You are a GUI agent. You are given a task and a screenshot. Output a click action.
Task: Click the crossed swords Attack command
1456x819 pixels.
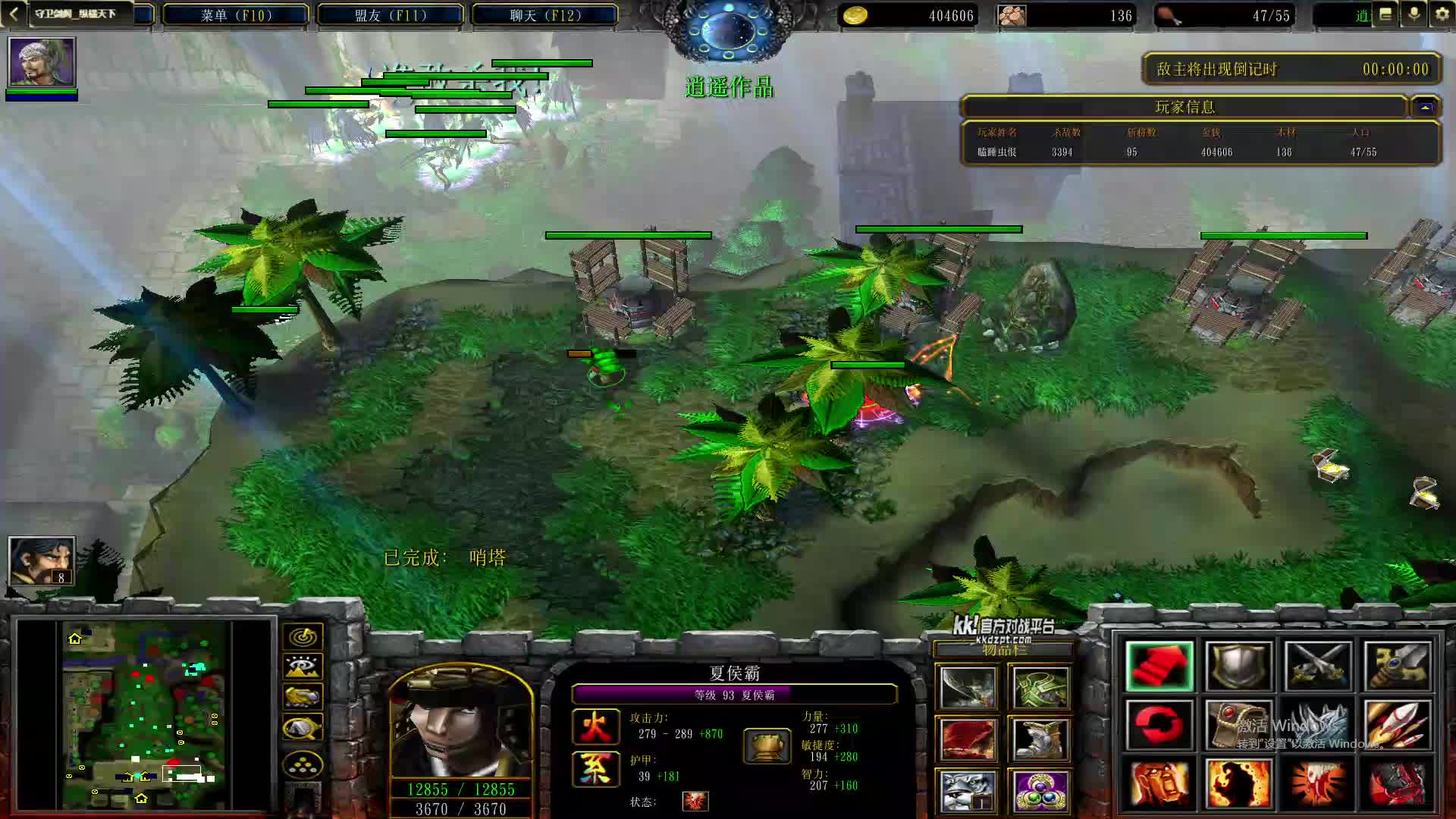point(1317,667)
